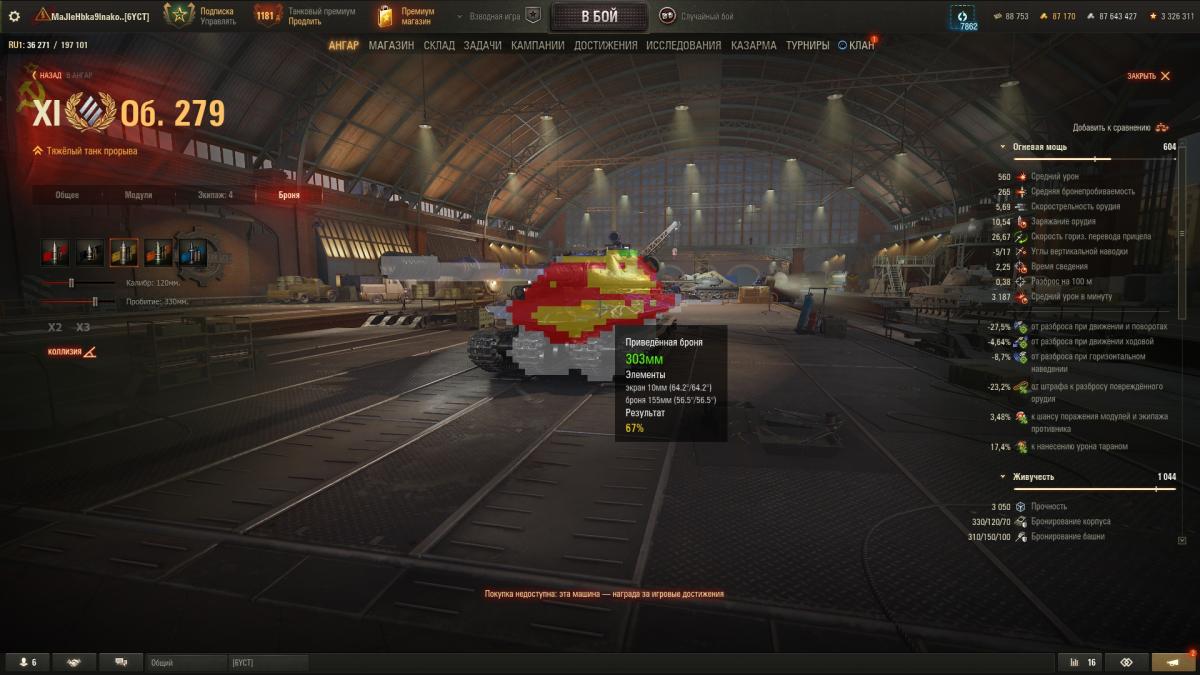Choose the blue shell type icon
This screenshot has width=1200, height=675.
[x=192, y=252]
